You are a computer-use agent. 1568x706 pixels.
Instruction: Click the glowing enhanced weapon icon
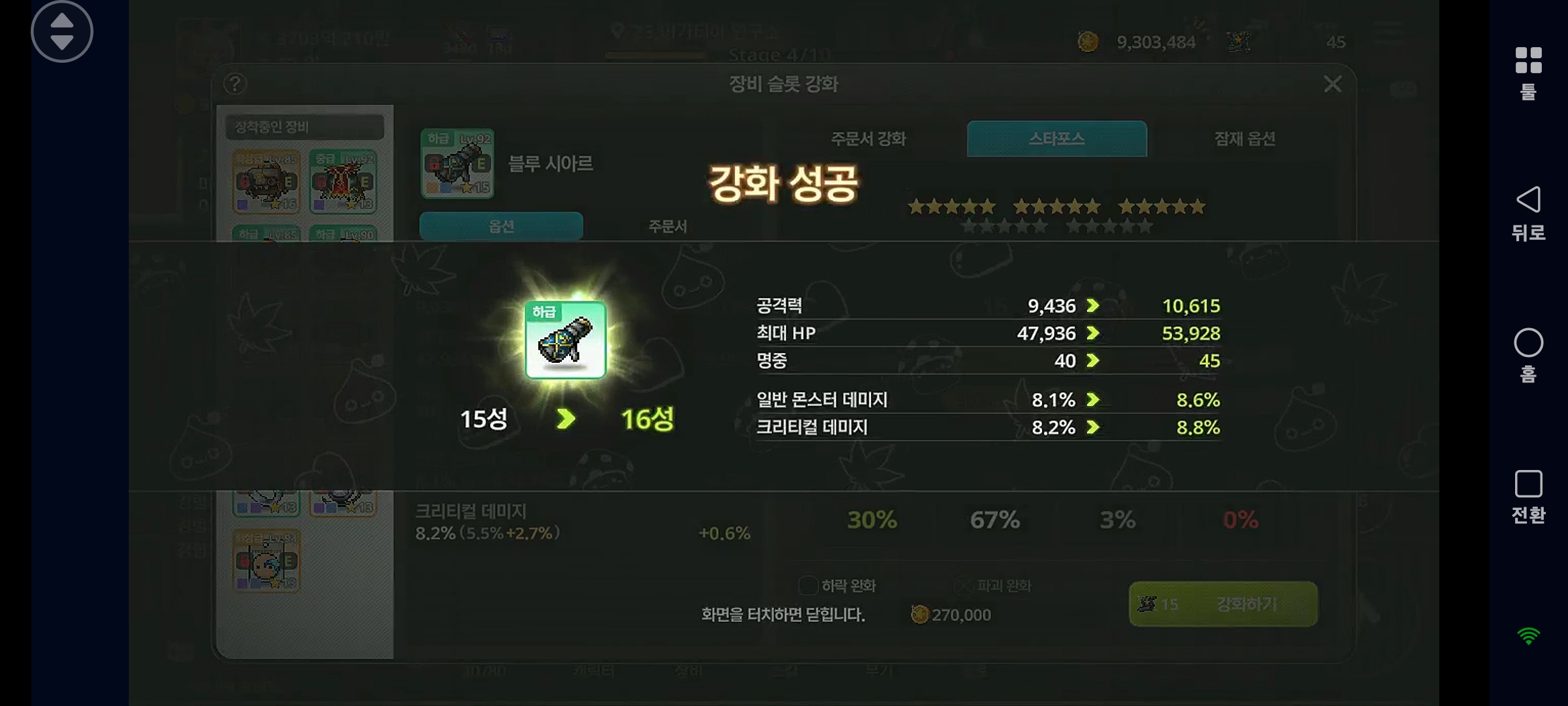[x=566, y=340]
